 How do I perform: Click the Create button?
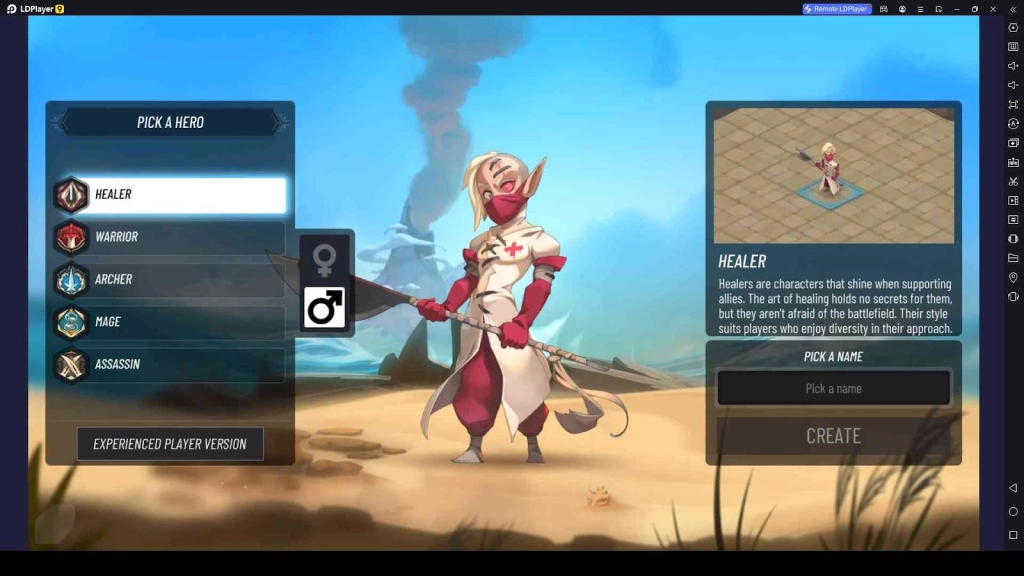[x=833, y=436]
